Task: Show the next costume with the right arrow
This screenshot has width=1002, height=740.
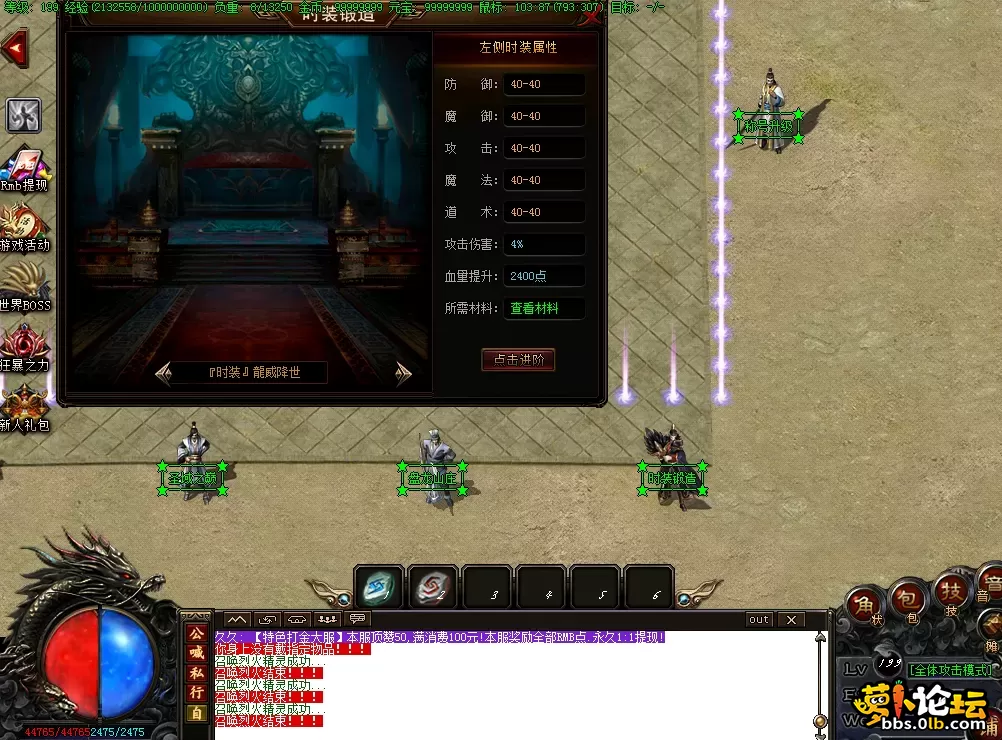Action: [x=402, y=374]
